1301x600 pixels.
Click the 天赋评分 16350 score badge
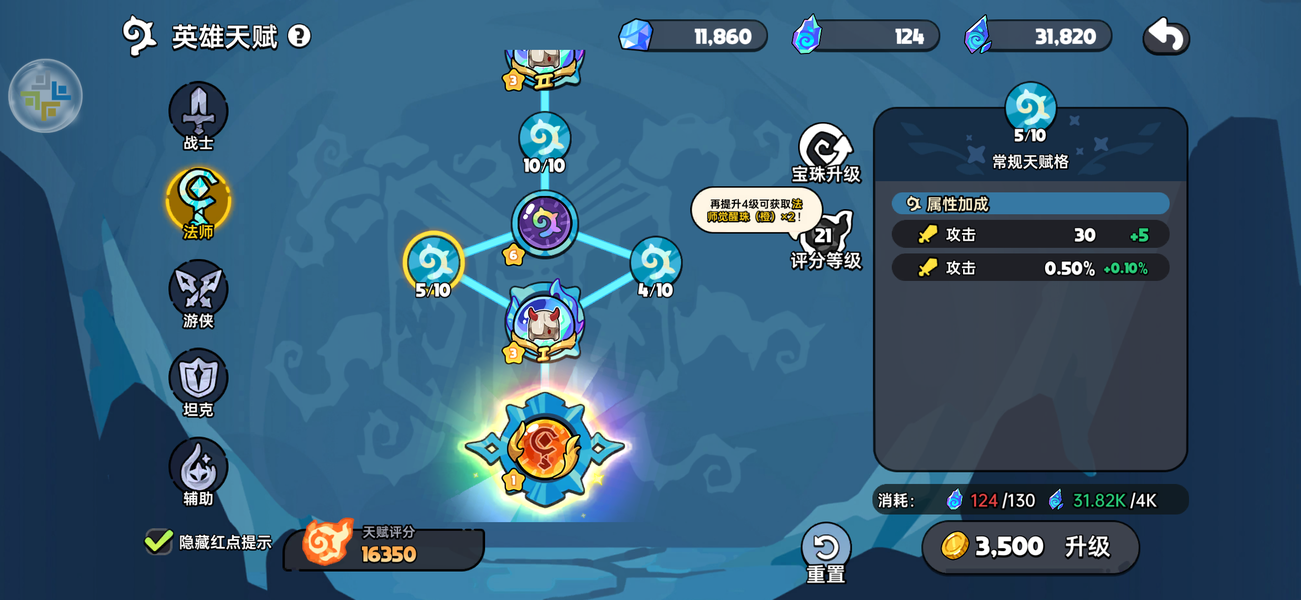[385, 546]
